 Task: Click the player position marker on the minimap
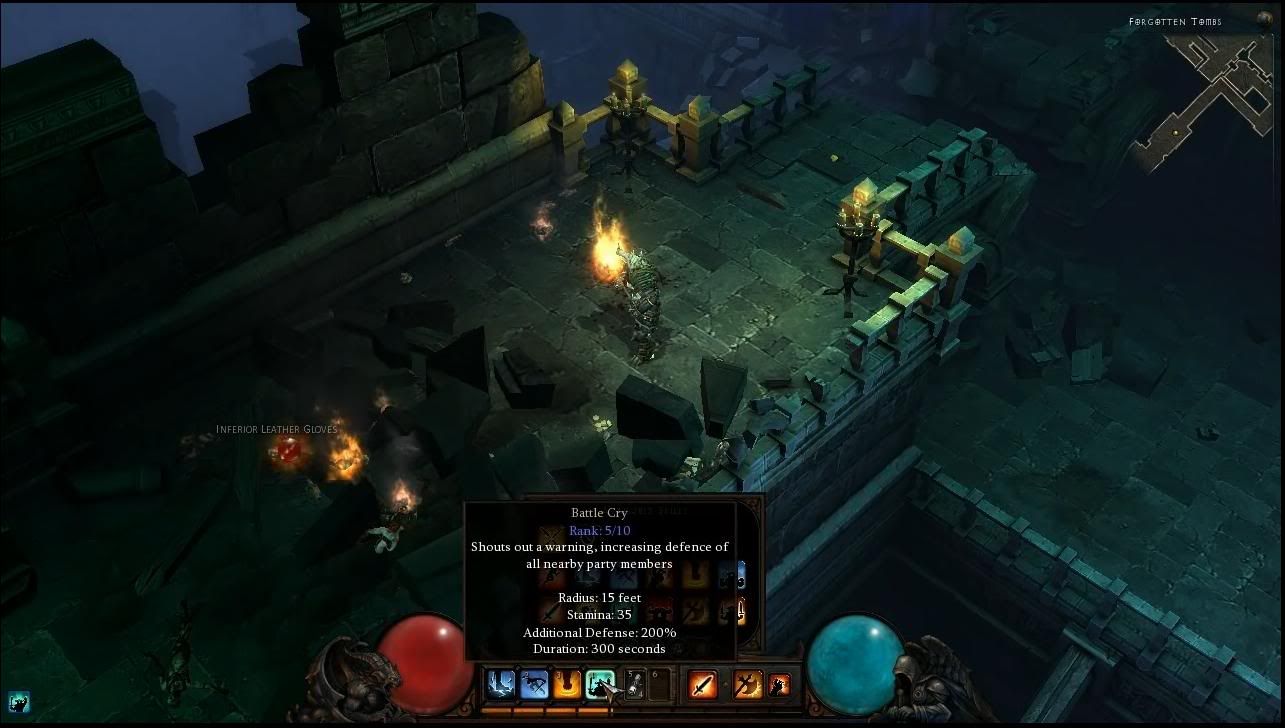1174,133
